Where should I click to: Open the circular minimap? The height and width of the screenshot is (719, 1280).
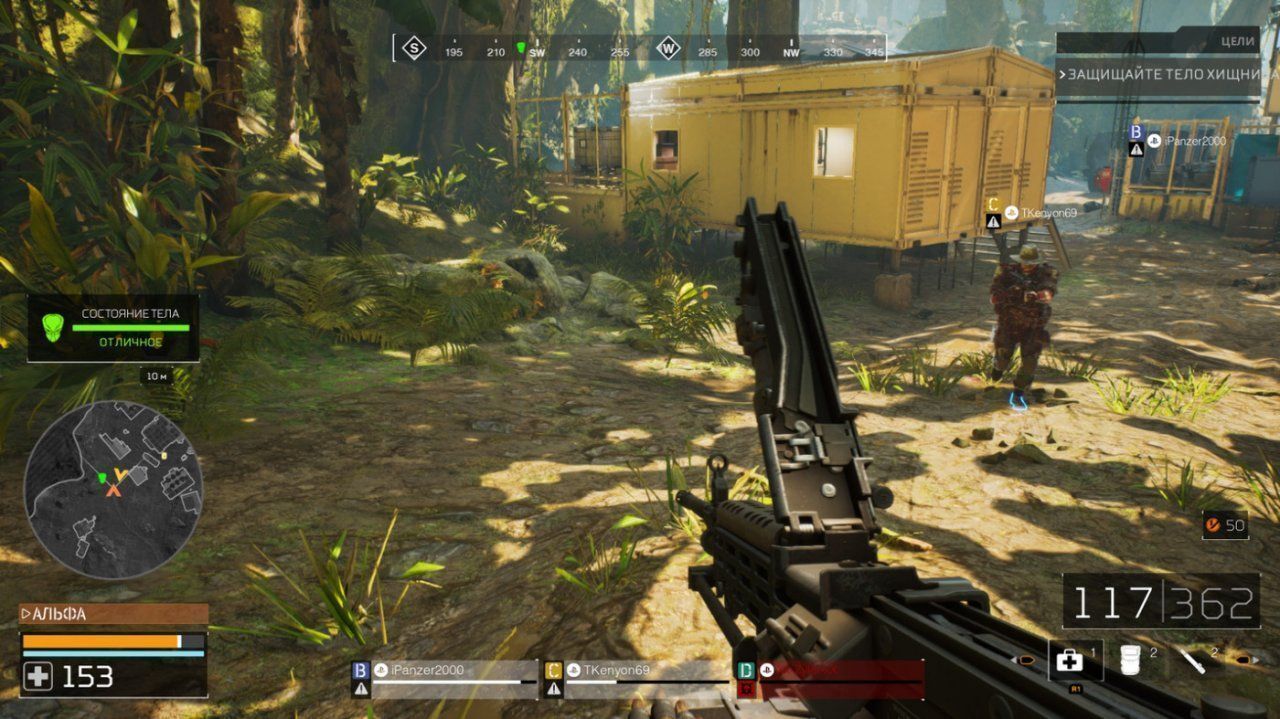point(113,489)
